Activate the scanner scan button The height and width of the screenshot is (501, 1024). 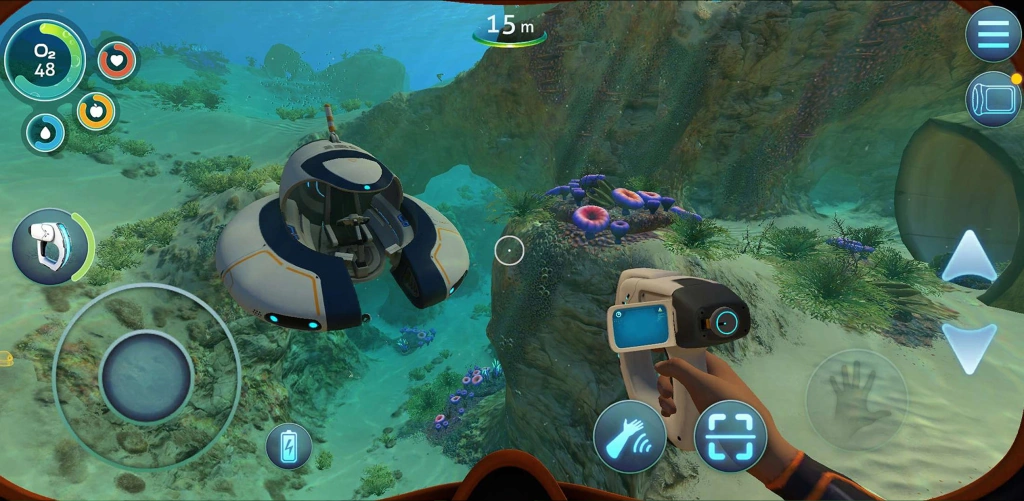pos(730,436)
